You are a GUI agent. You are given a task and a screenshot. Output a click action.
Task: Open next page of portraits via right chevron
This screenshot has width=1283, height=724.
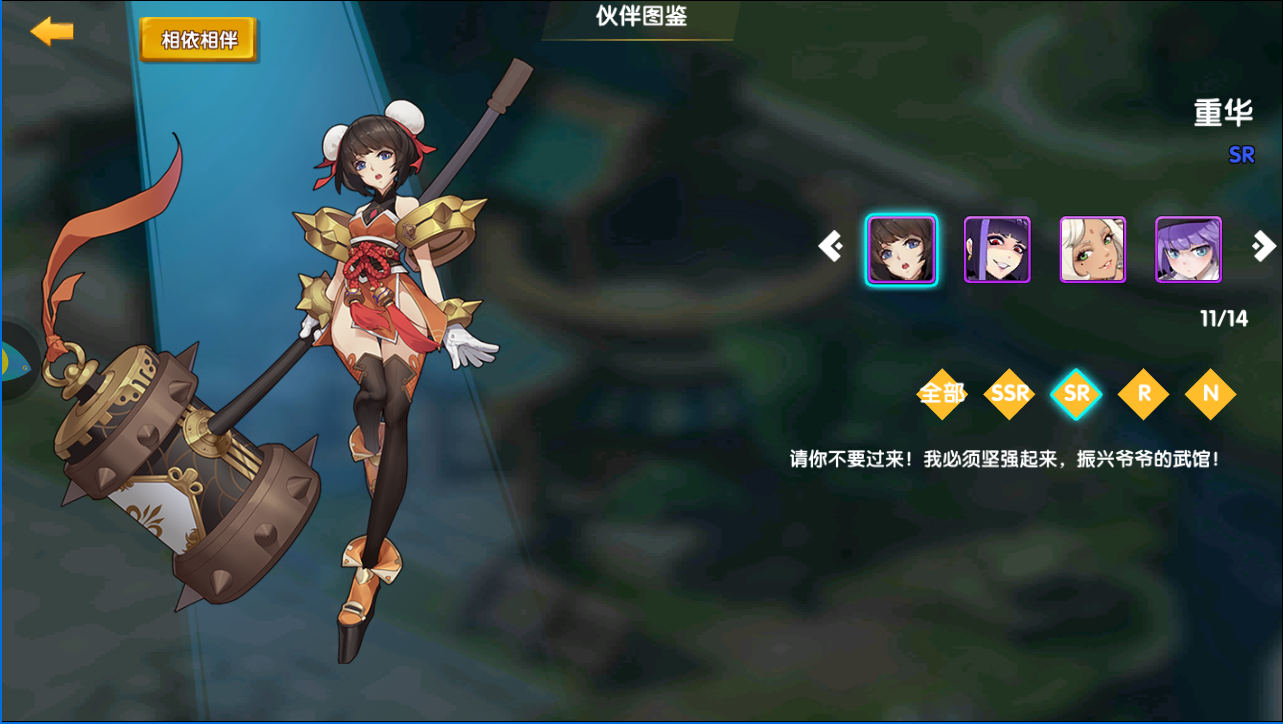pos(1263,246)
